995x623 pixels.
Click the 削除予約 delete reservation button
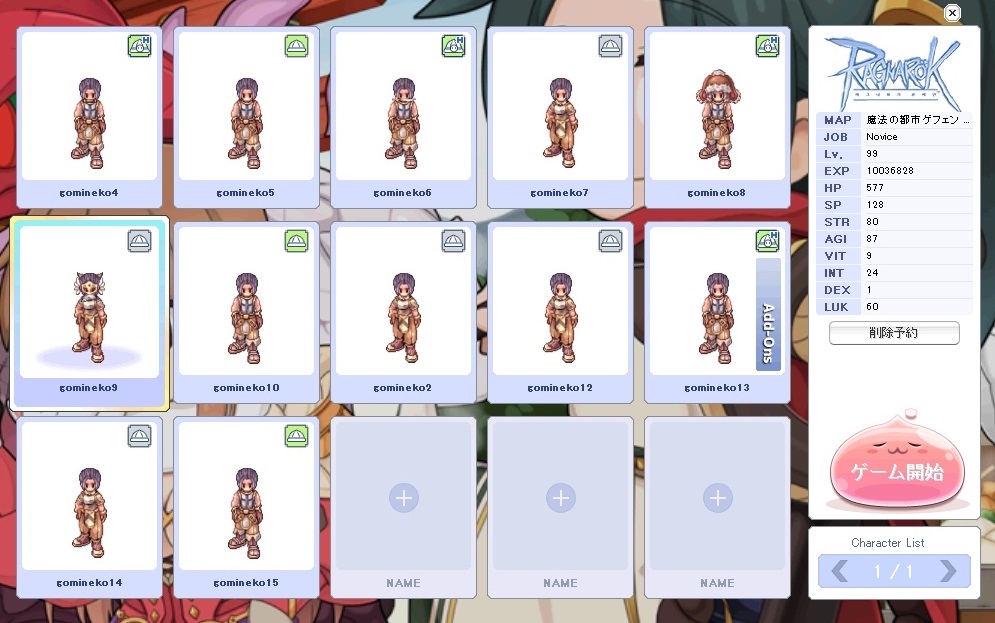tap(894, 333)
